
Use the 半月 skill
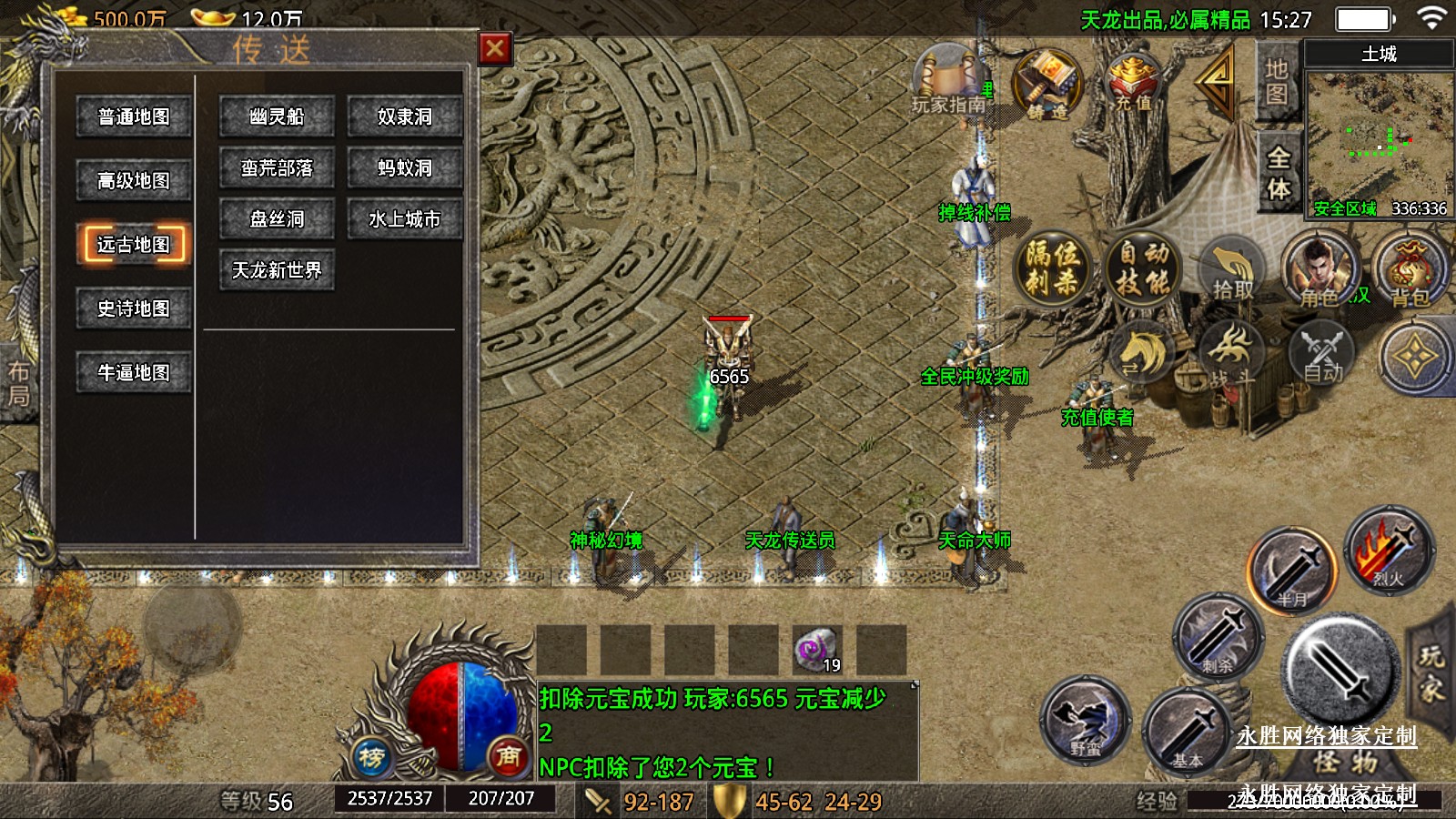(x=1292, y=571)
